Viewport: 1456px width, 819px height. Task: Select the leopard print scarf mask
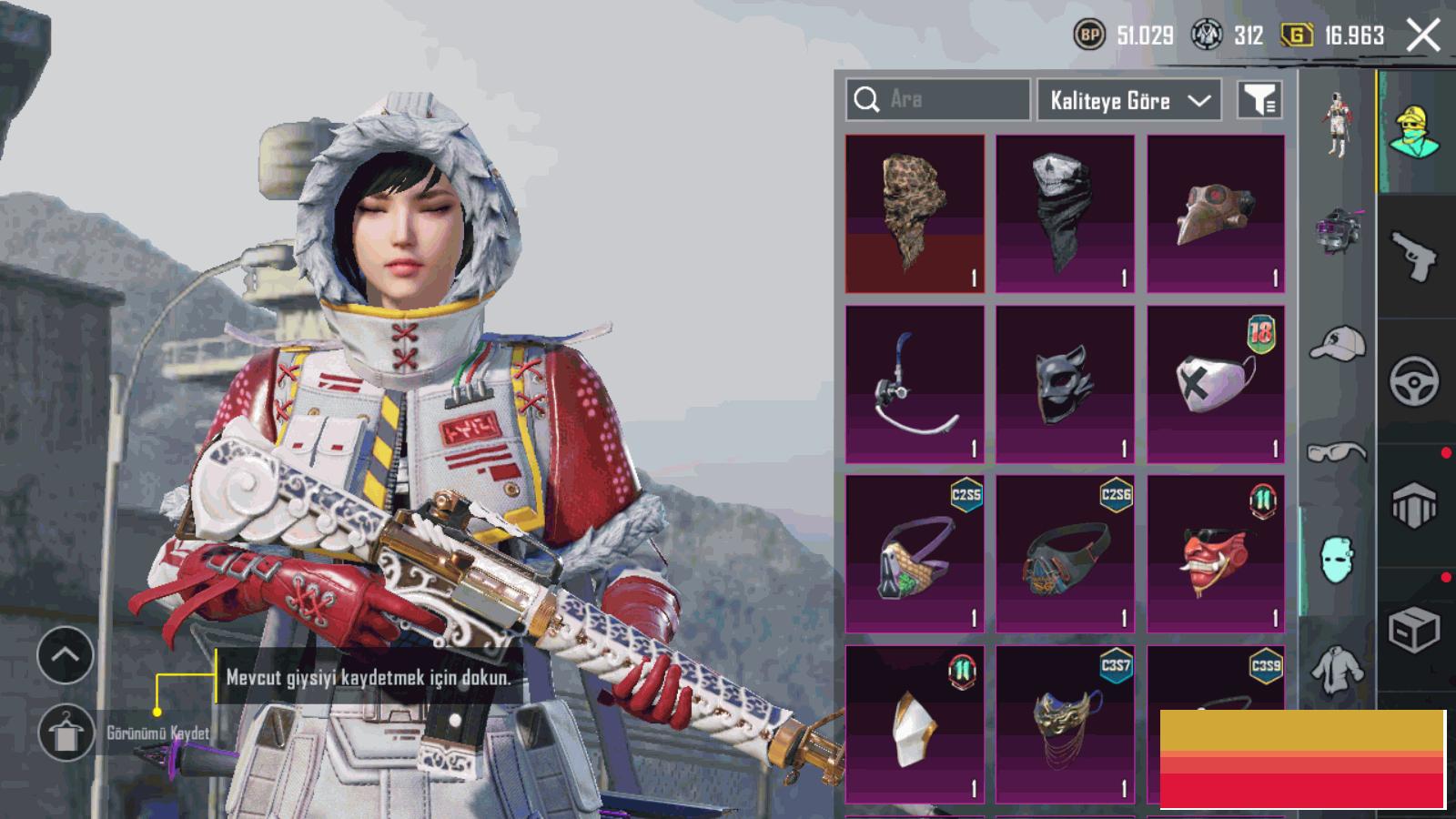tap(915, 214)
